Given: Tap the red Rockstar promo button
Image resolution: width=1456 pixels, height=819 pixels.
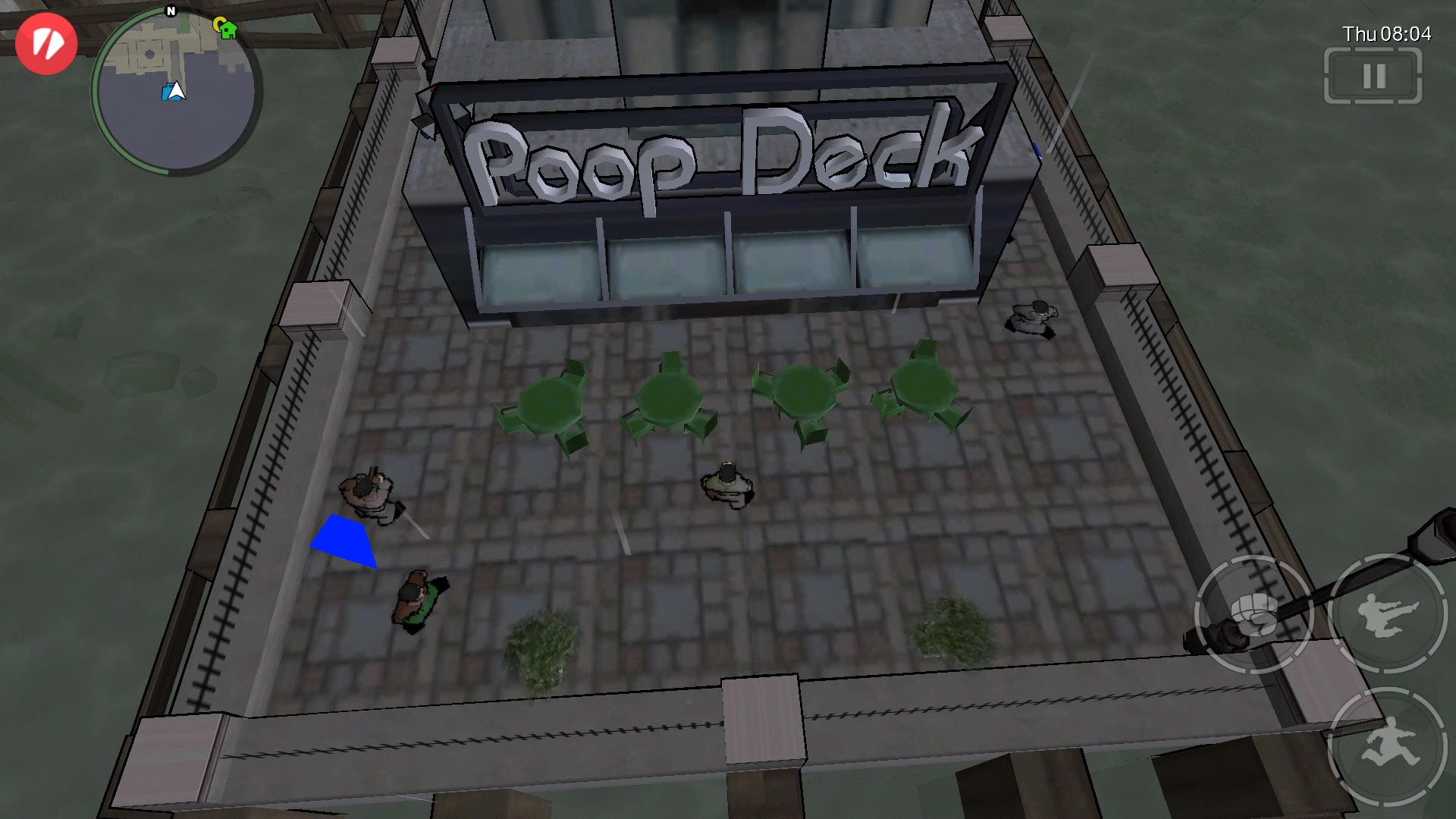Looking at the screenshot, I should pyautogui.click(x=45, y=44).
